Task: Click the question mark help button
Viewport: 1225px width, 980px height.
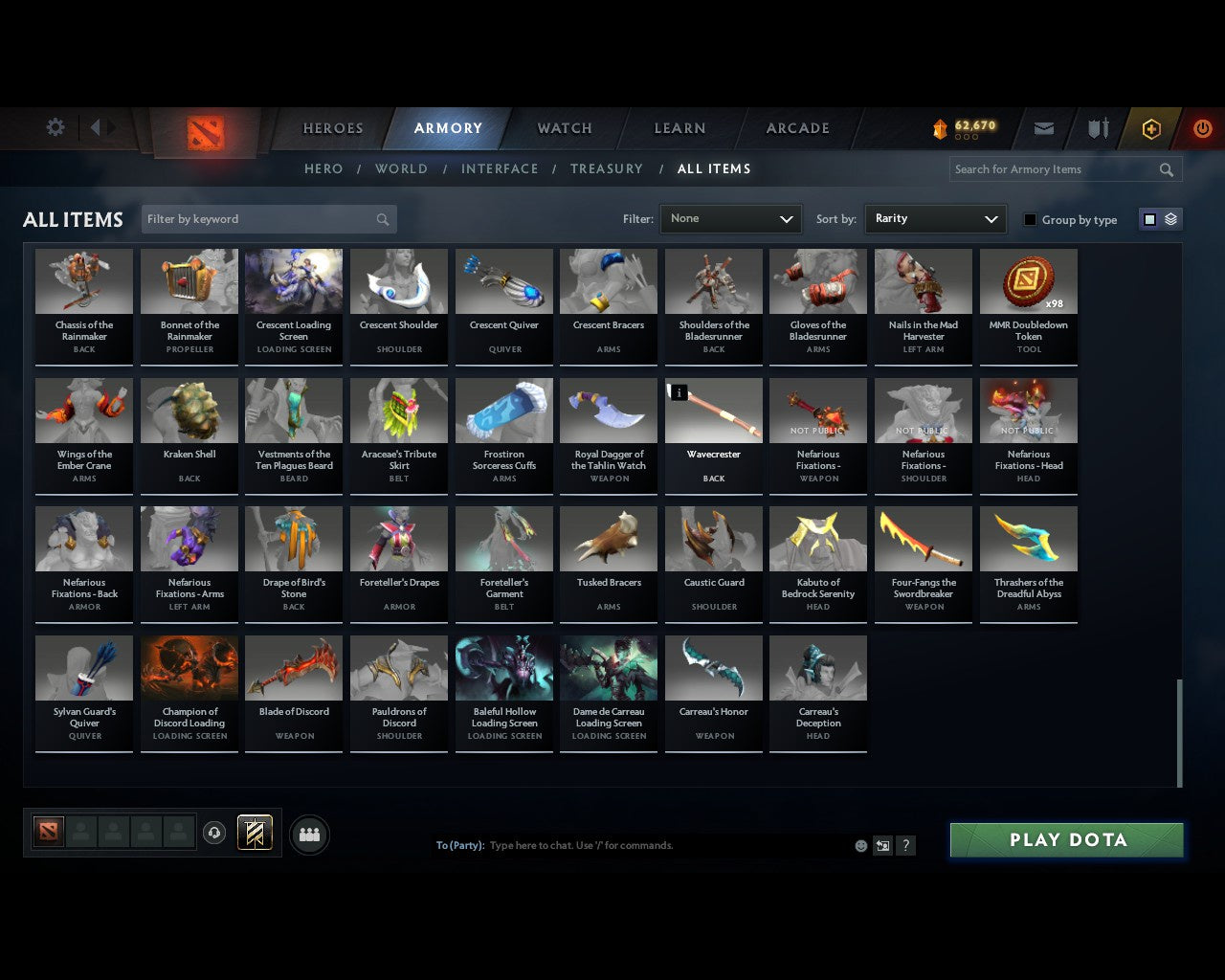Action: (905, 845)
